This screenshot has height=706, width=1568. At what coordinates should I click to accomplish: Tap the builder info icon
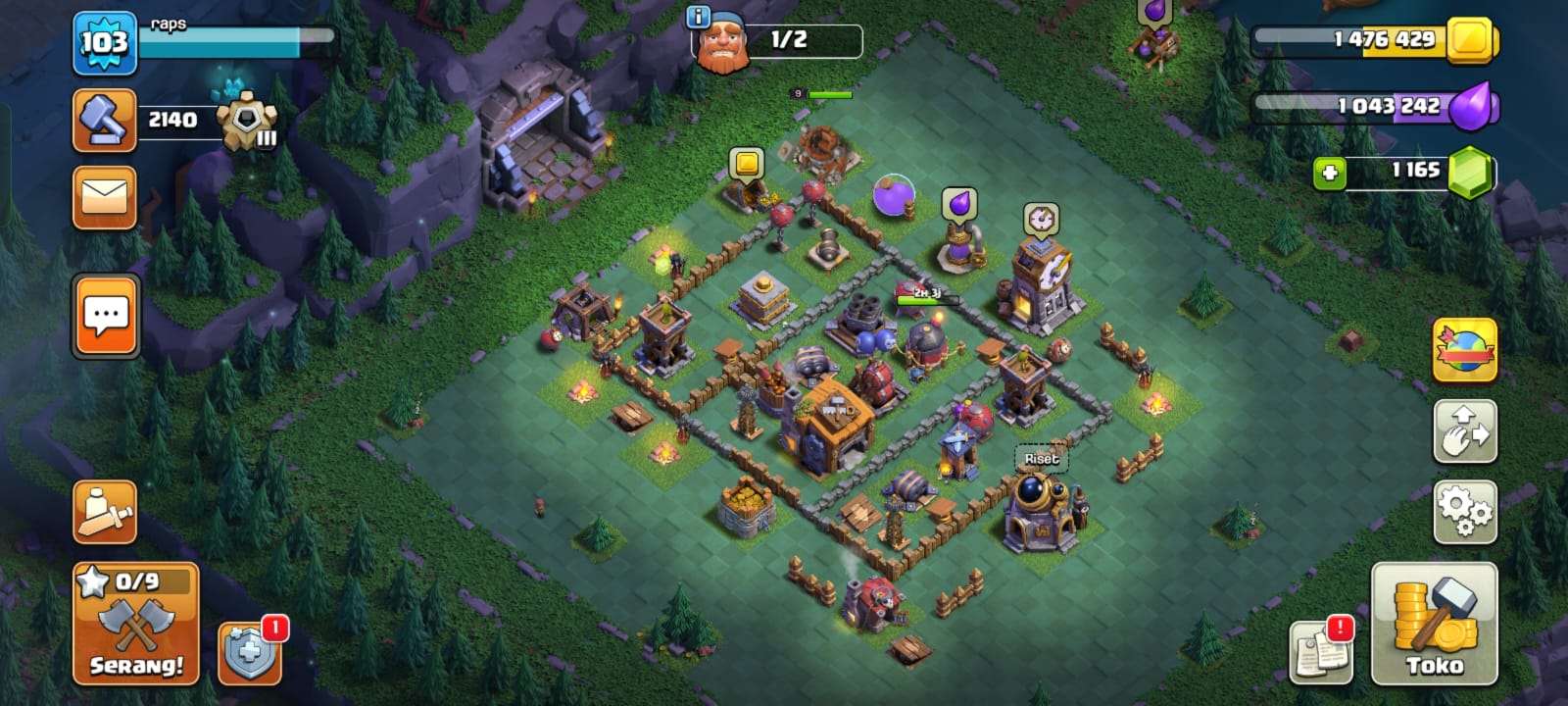(698, 17)
